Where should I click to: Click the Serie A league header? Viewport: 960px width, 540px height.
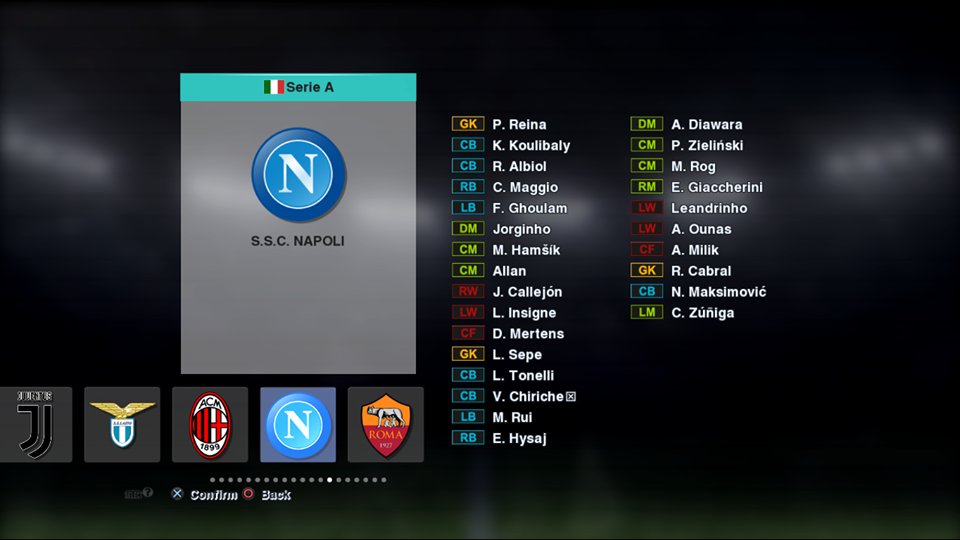click(298, 87)
